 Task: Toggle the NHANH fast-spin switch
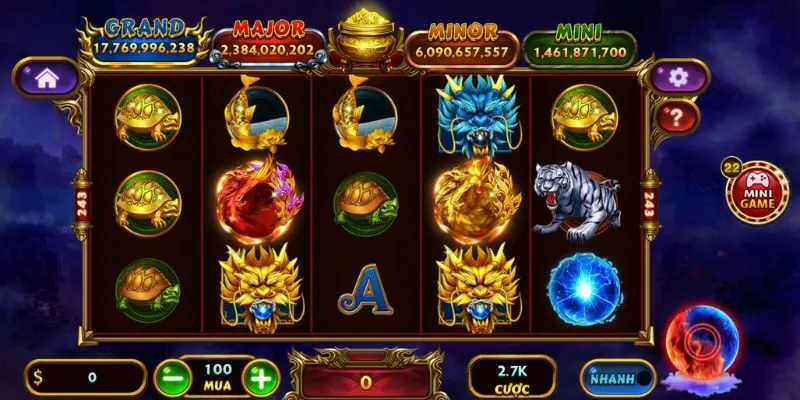click(x=617, y=378)
